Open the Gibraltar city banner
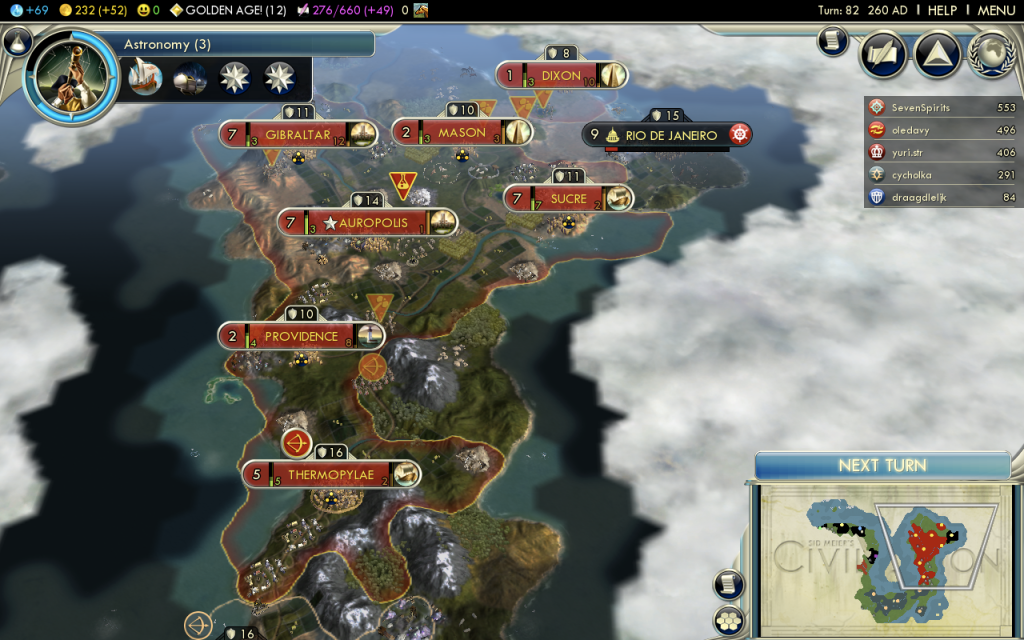Screen dimensions: 1024x640 (x=298, y=133)
